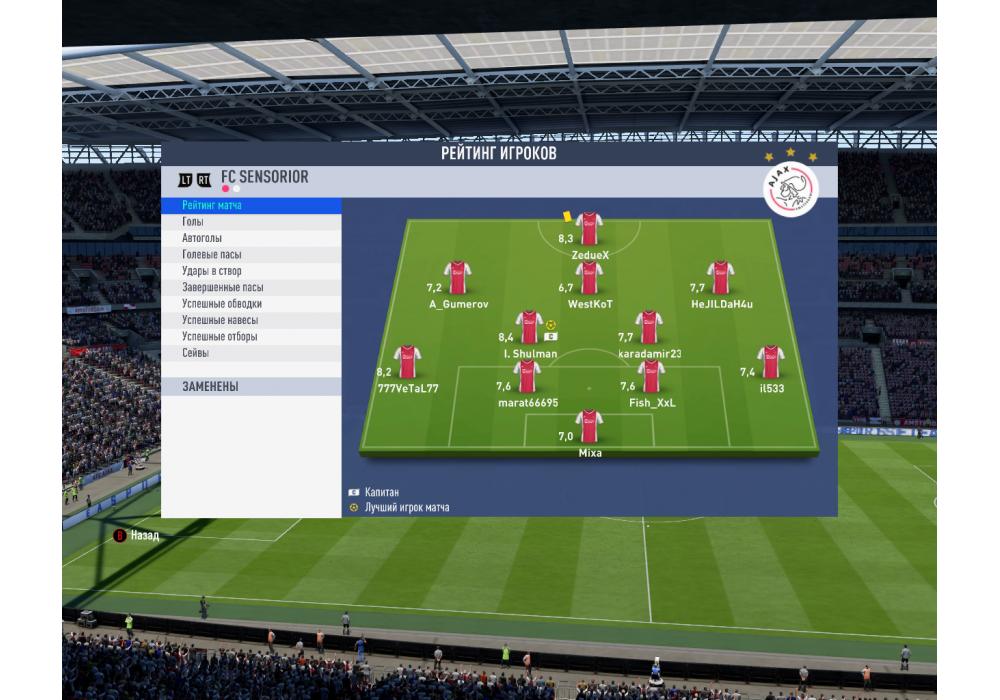Screen dimensions: 1000x700
Task: Pick player A_Gumerov on the formation
Action: click(x=457, y=277)
